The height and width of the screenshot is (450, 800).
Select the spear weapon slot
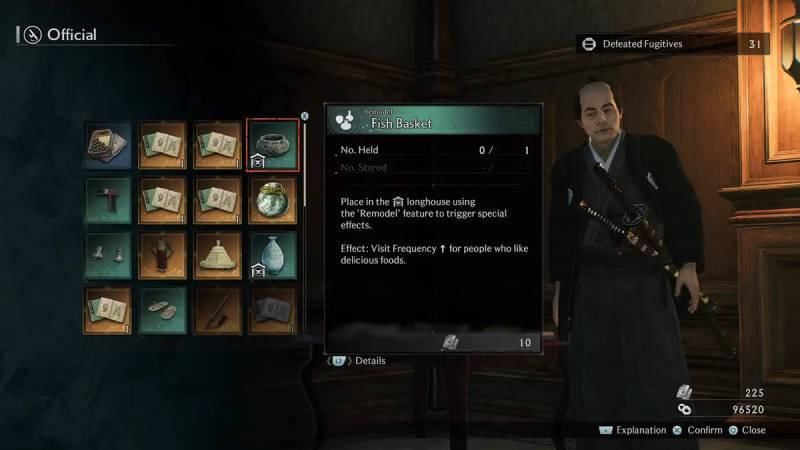(x=217, y=308)
